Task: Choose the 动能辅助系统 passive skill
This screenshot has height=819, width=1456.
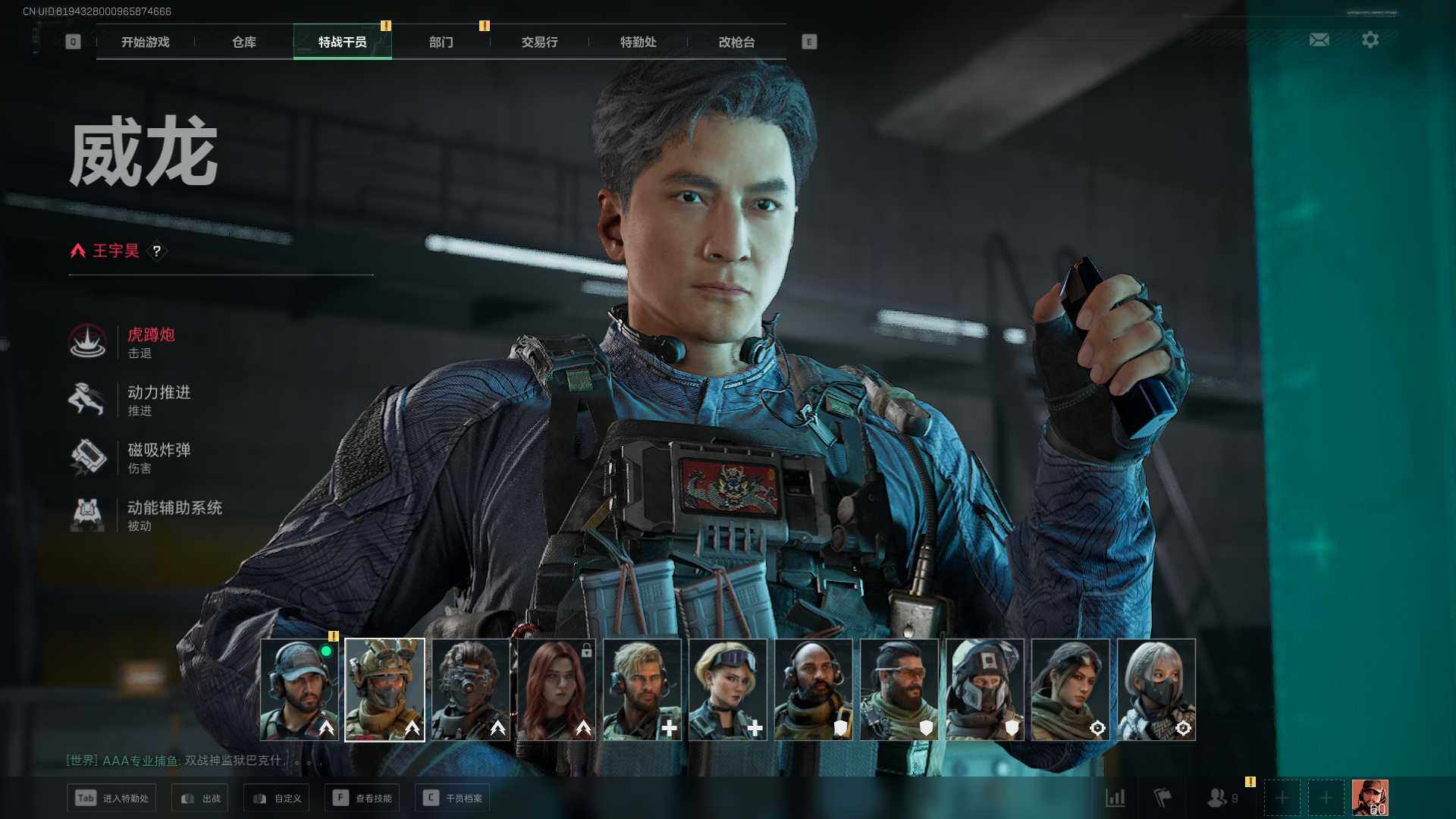Action: [174, 515]
